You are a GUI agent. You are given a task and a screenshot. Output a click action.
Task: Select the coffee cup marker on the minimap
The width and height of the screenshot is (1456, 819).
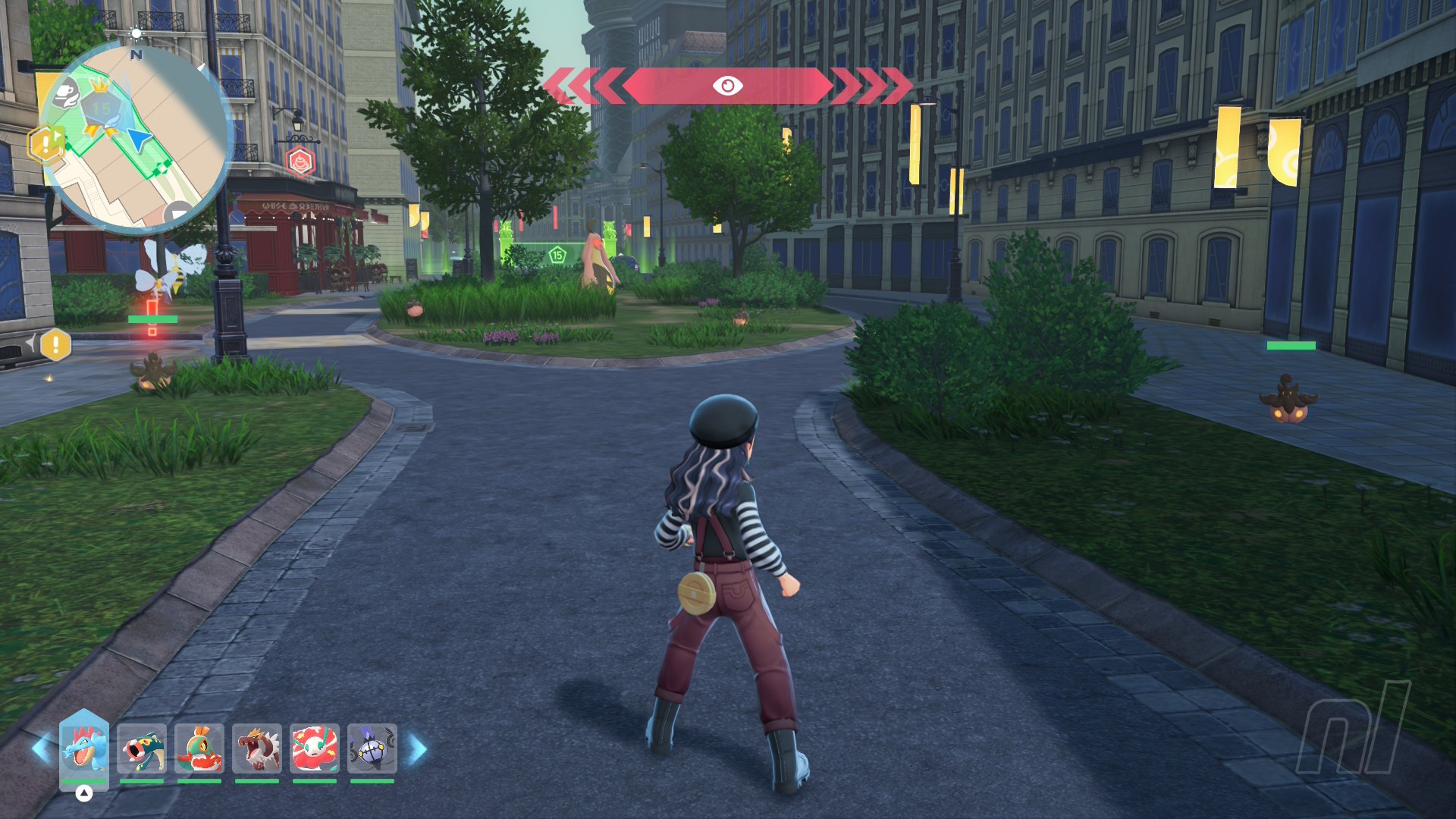67,93
